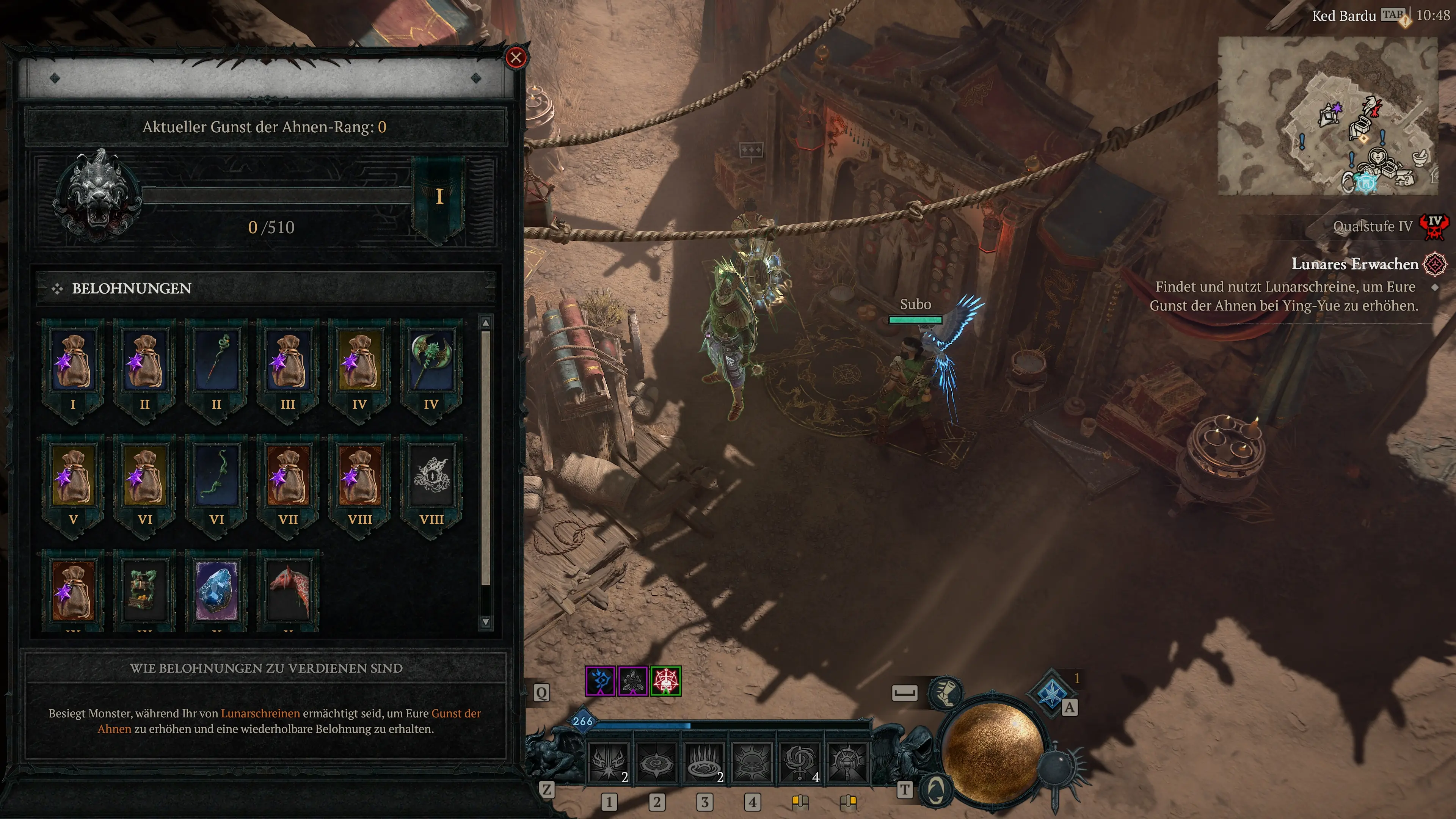Select the rank I reward bag
This screenshot has height=819, width=1456.
73,362
